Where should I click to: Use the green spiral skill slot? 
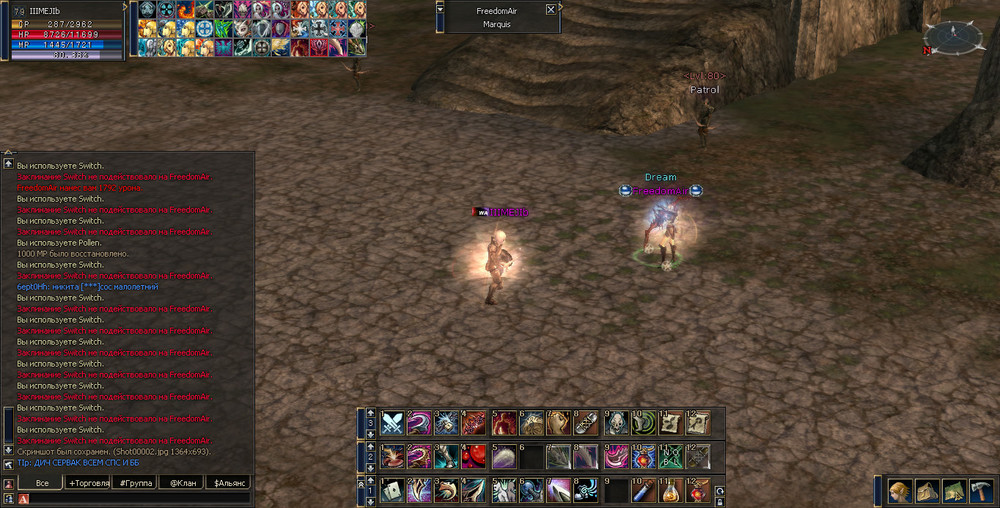coord(643,423)
